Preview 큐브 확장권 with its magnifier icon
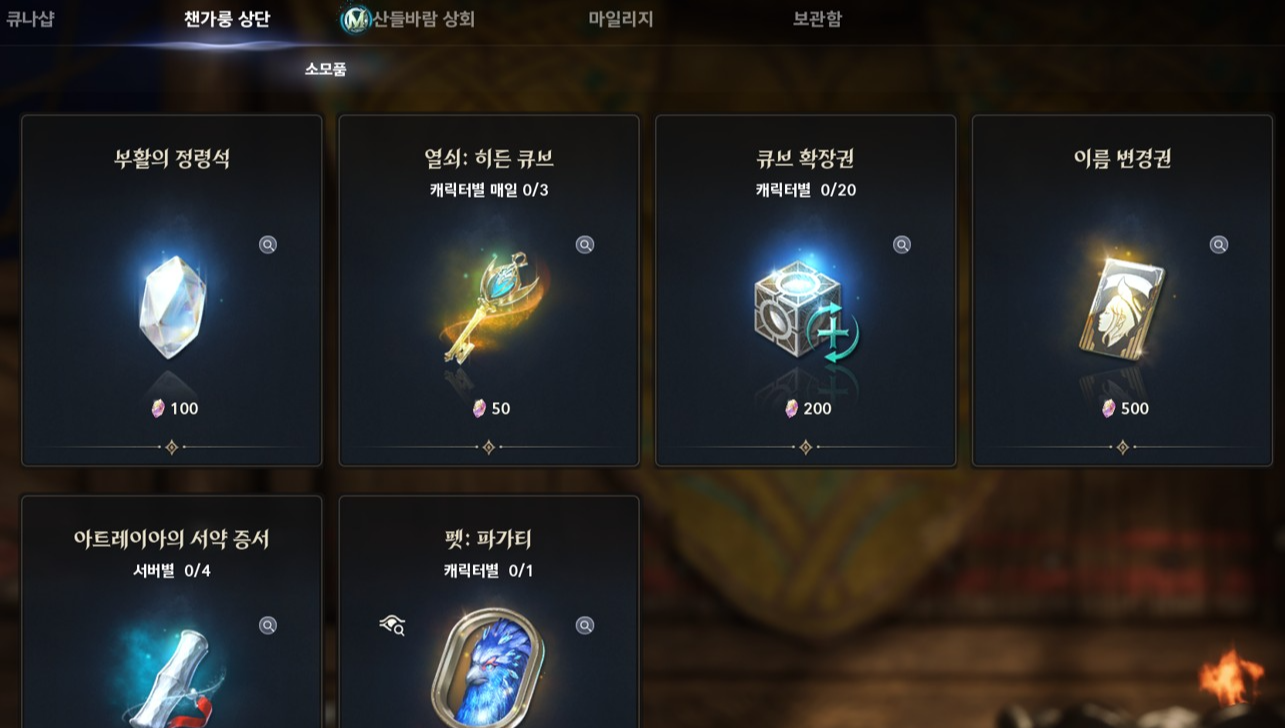Screen dimensions: 1285x728 [899, 244]
